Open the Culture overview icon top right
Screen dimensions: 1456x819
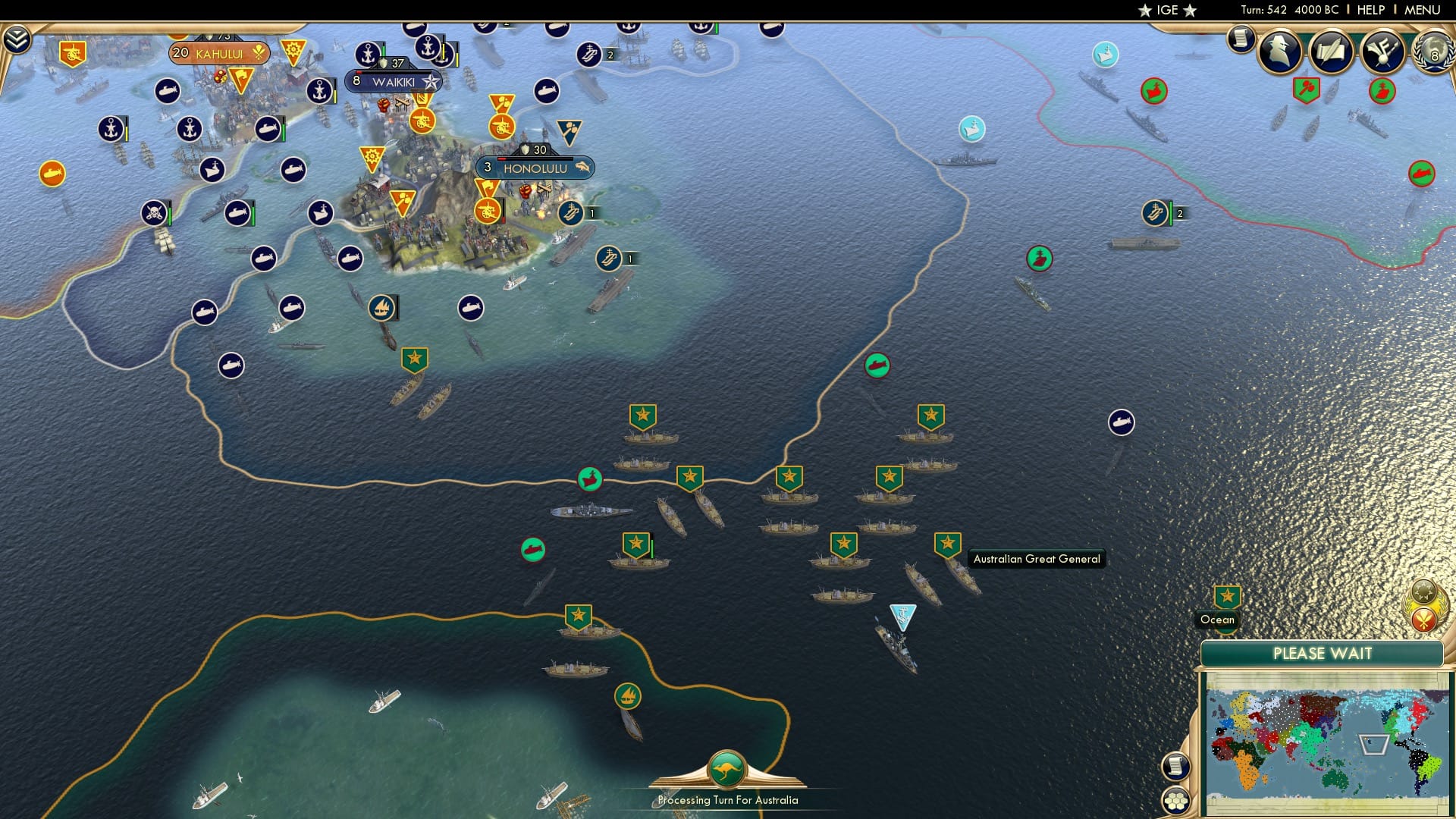click(x=1383, y=51)
